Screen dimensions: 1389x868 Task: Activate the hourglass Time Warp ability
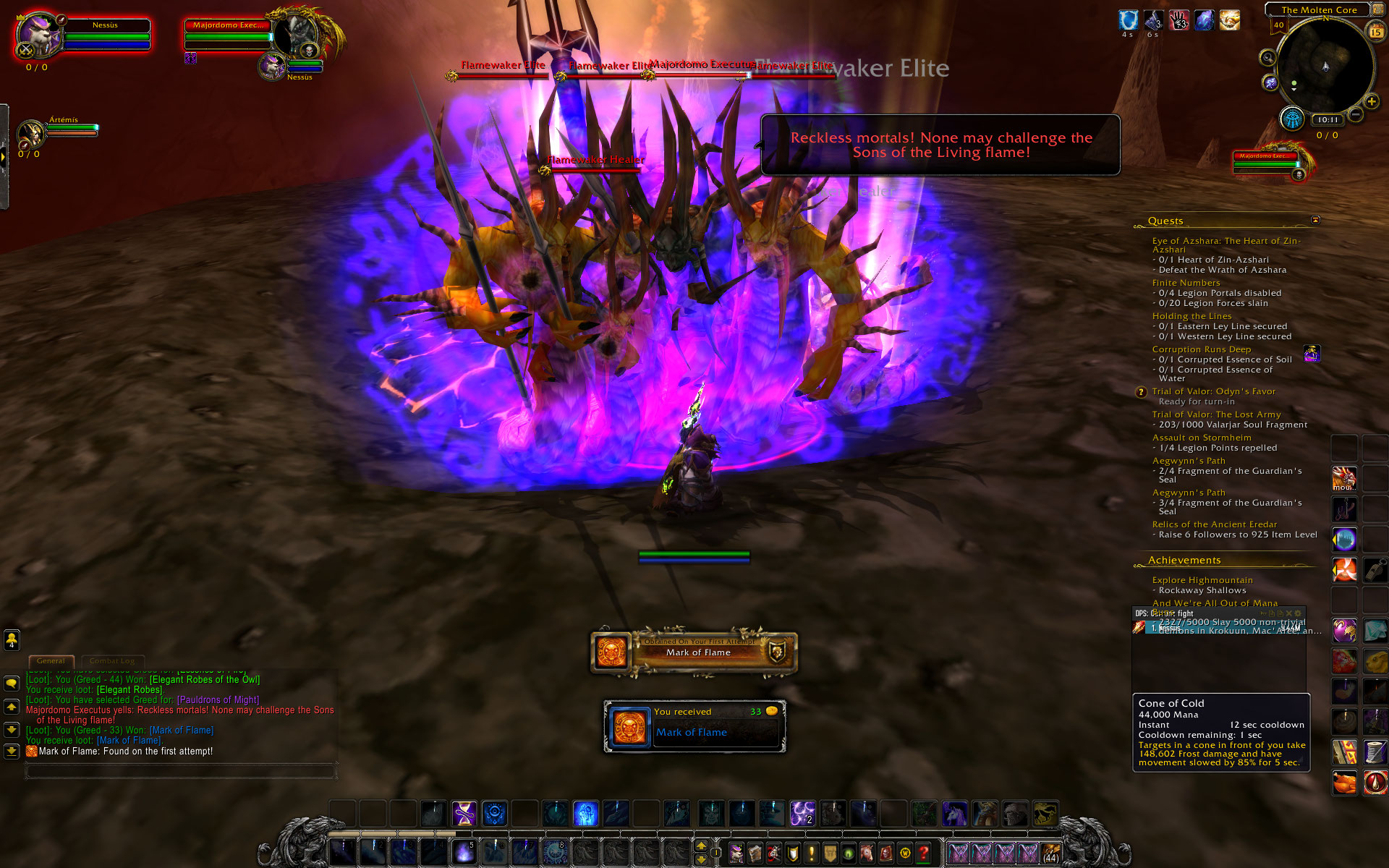coord(464,813)
